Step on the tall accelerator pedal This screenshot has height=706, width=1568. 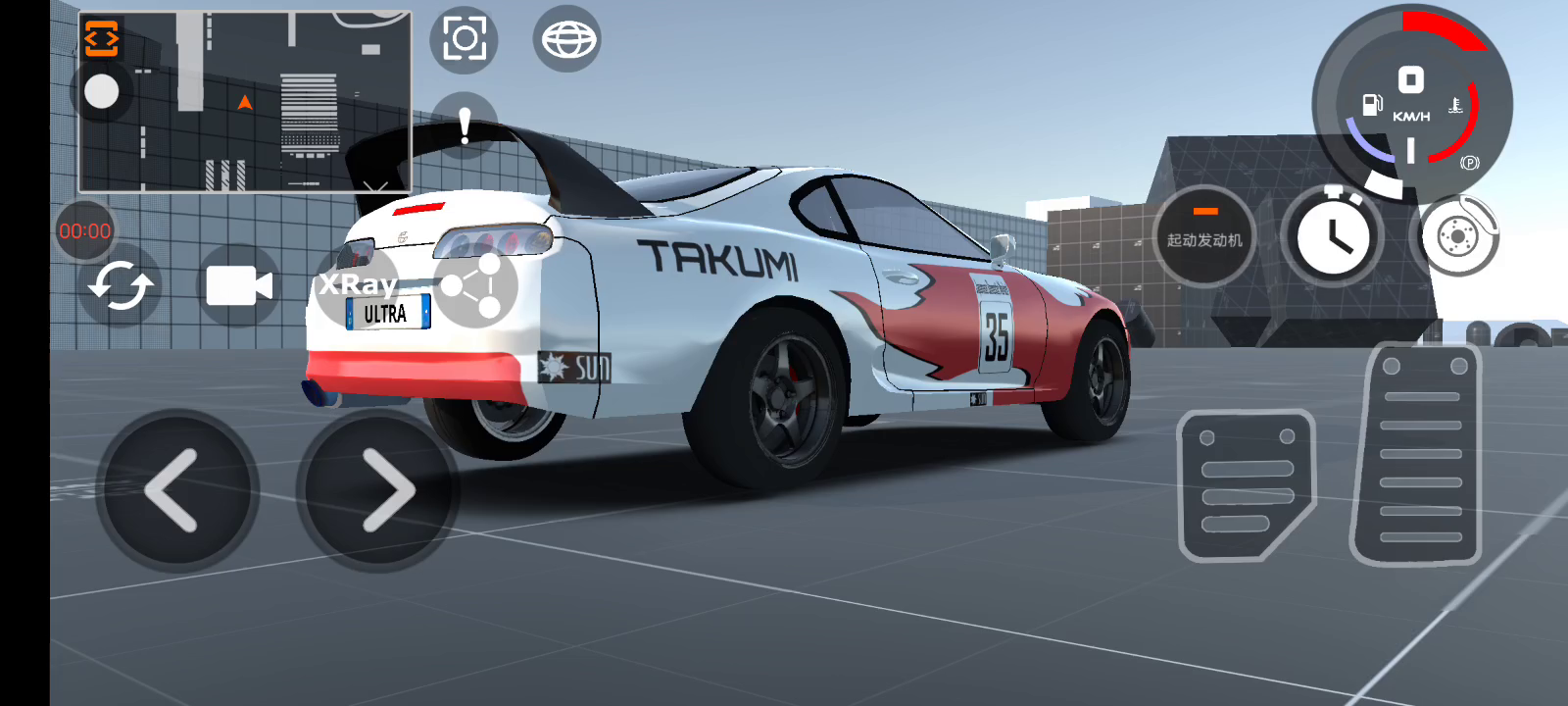point(1418,456)
